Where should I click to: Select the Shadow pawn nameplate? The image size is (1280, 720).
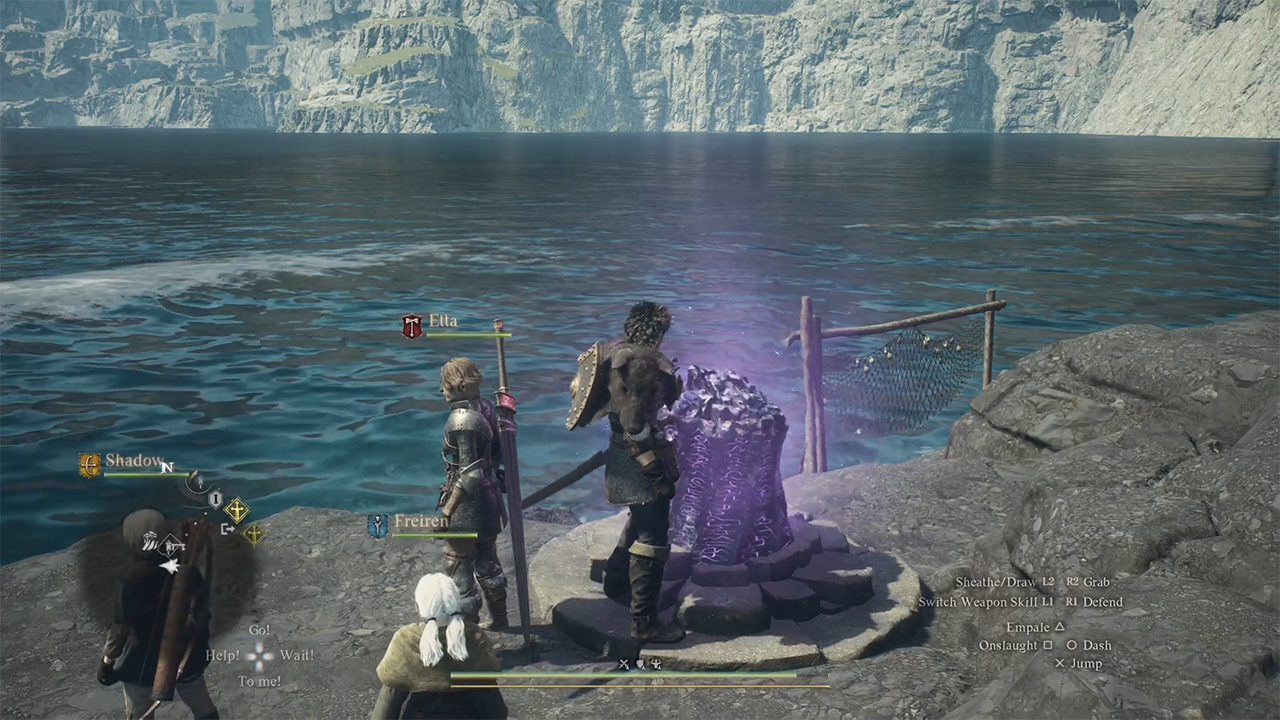click(x=134, y=461)
